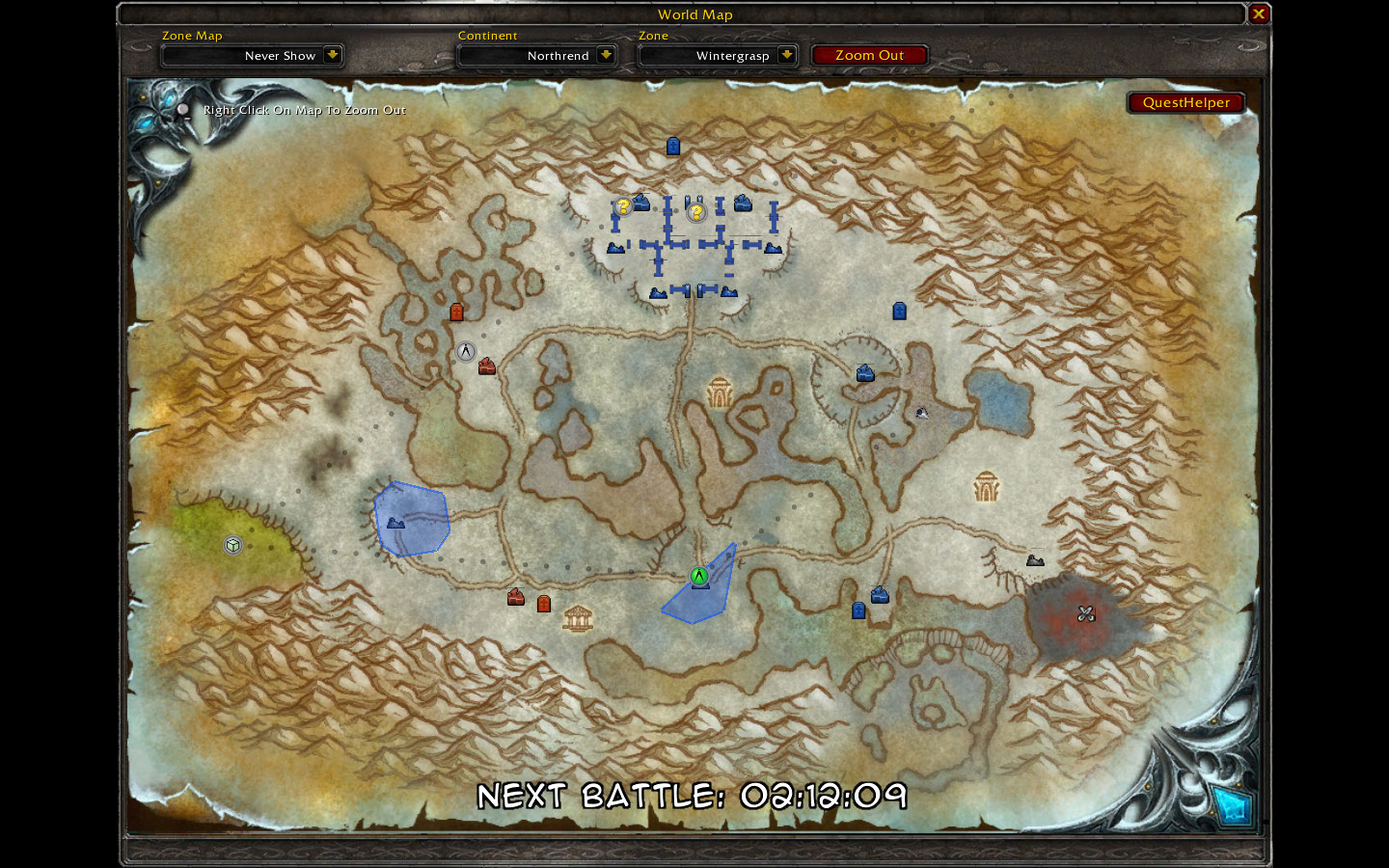
Task: Open the Zone Map dropdown
Action: [x=332, y=55]
